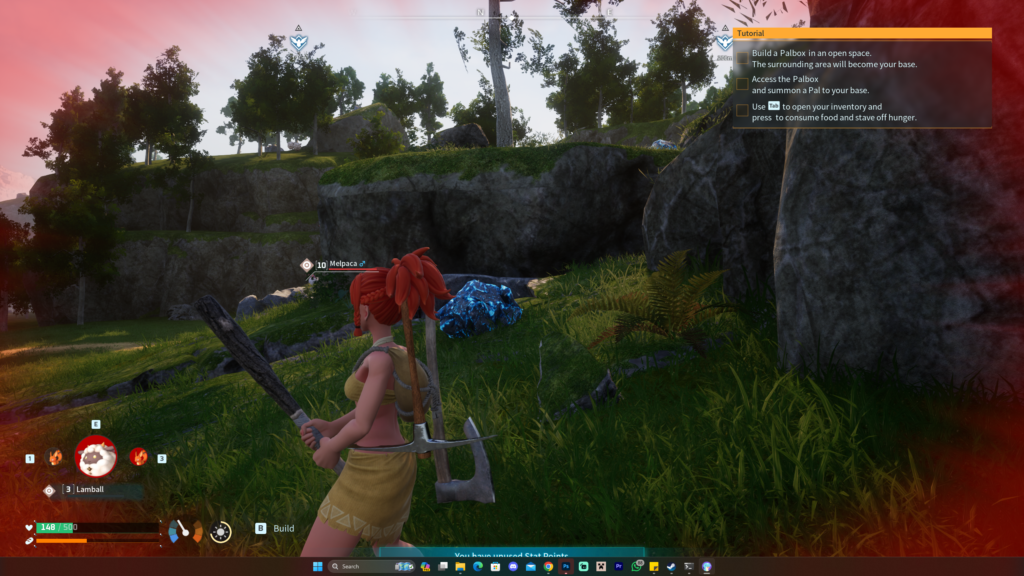Select the Lamball portrait in the Pal selector

(96, 456)
